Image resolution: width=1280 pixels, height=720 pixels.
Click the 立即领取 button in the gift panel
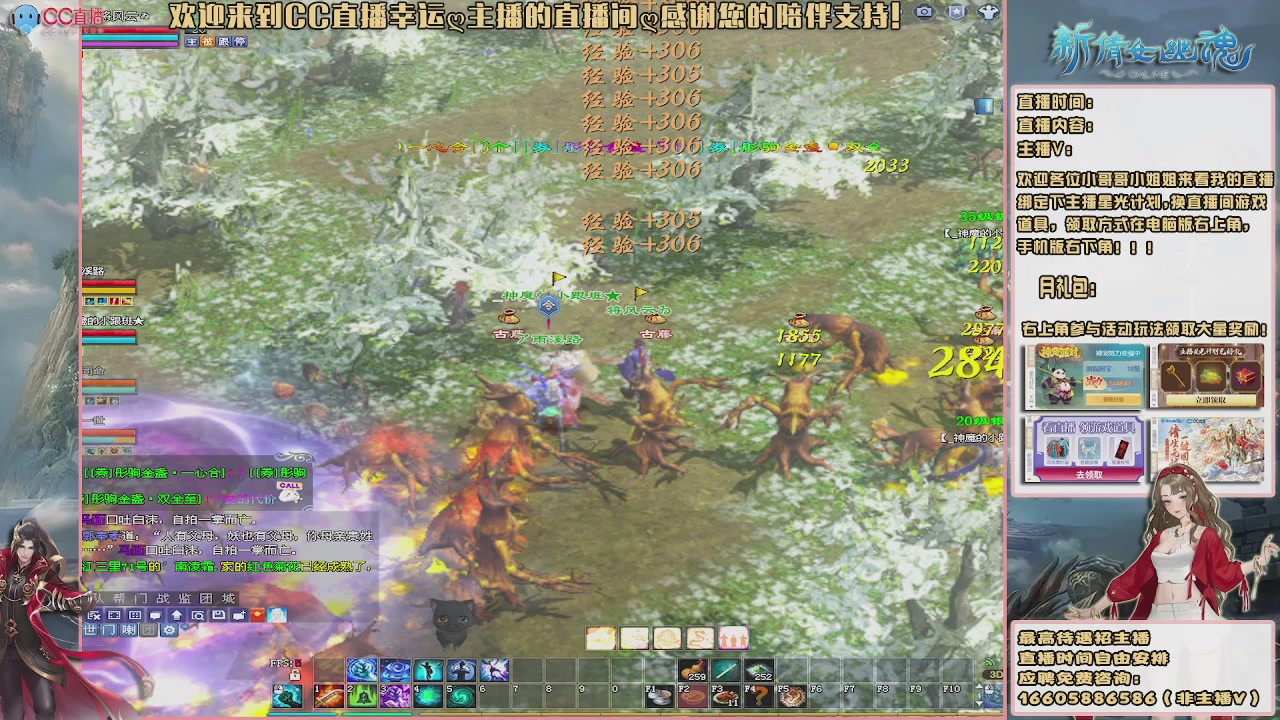[1210, 400]
